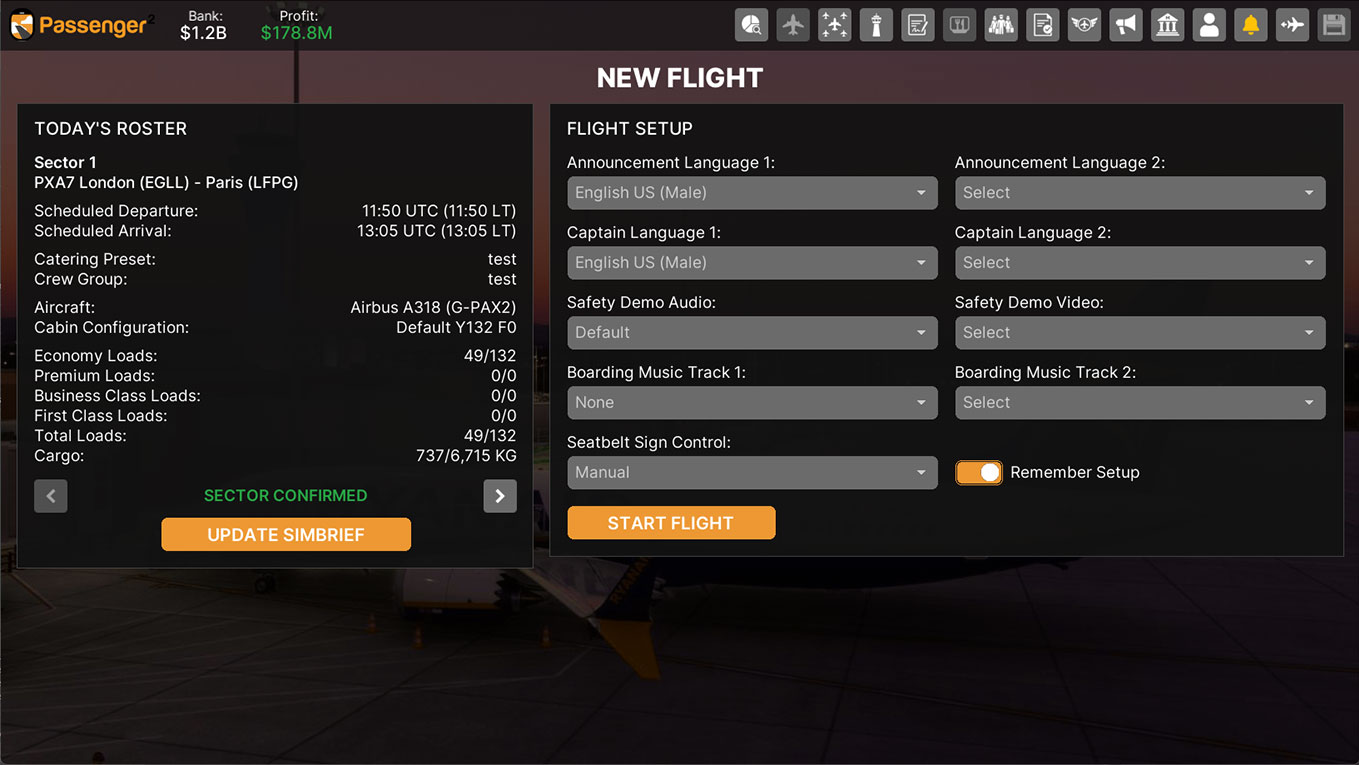Show notifications via the yellow bell
The image size is (1359, 765).
coord(1251,25)
